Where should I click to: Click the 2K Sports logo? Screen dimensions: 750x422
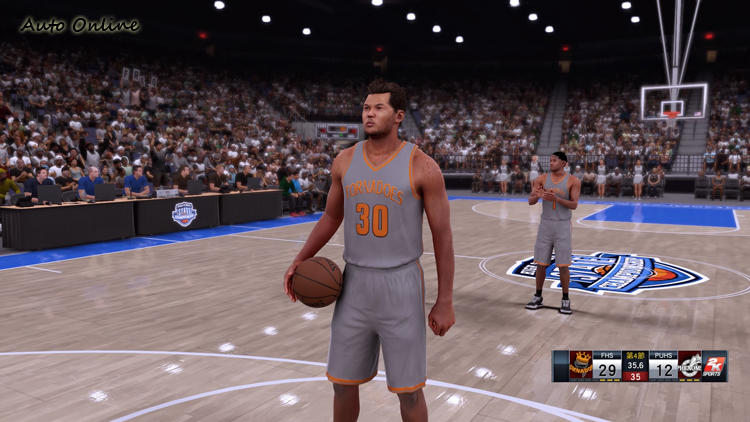[715, 365]
